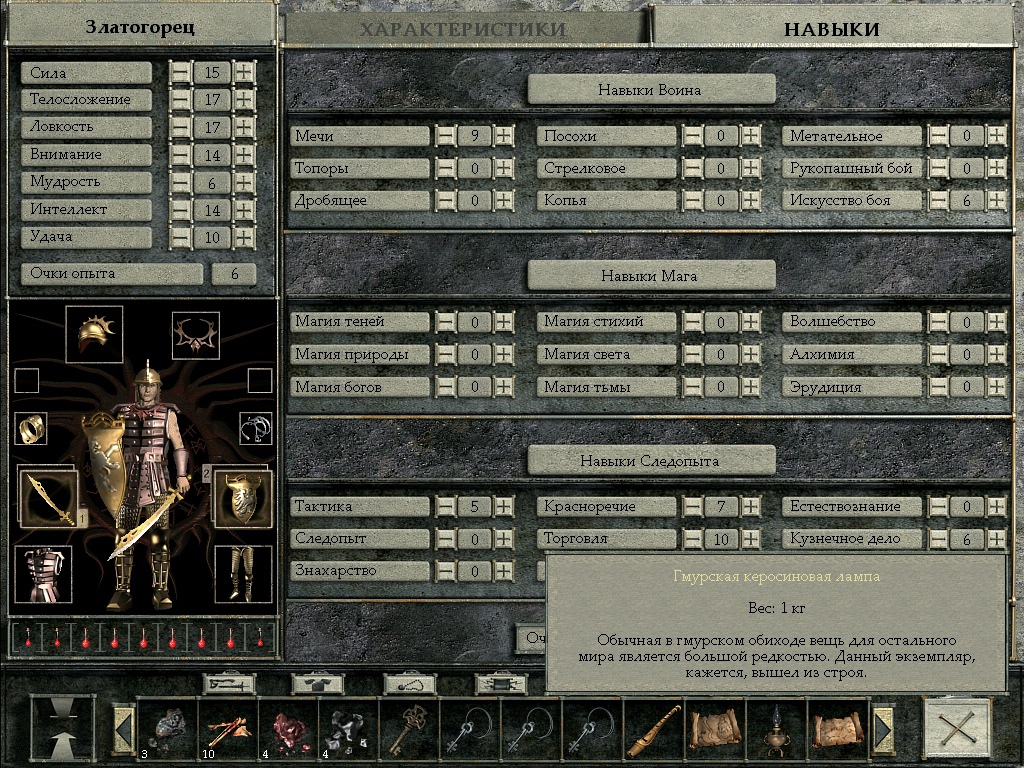The height and width of the screenshot is (768, 1024).
Task: Decrease the Ловкость attribute
Action: pyautogui.click(x=180, y=127)
